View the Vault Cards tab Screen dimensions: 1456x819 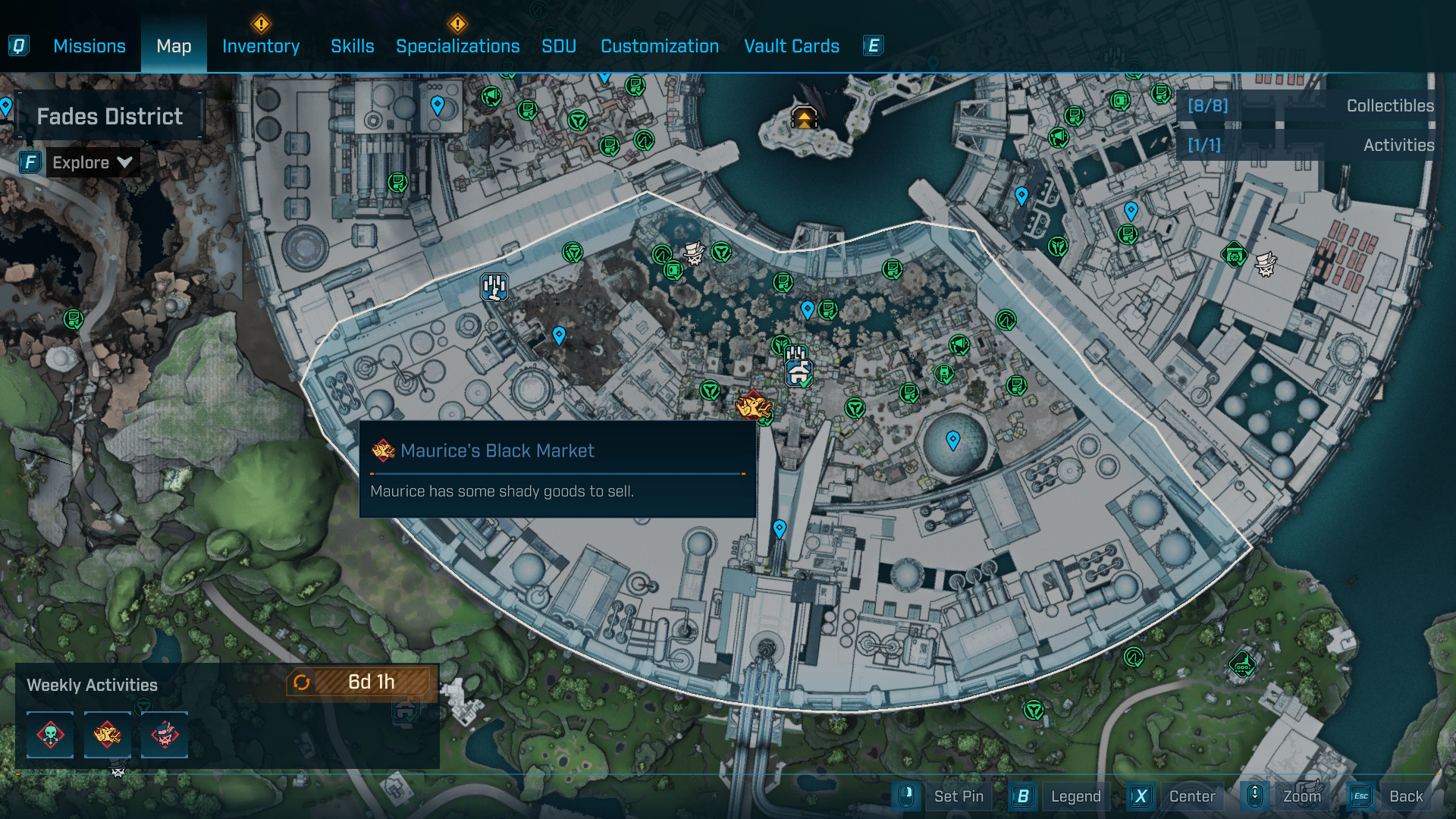tap(792, 46)
